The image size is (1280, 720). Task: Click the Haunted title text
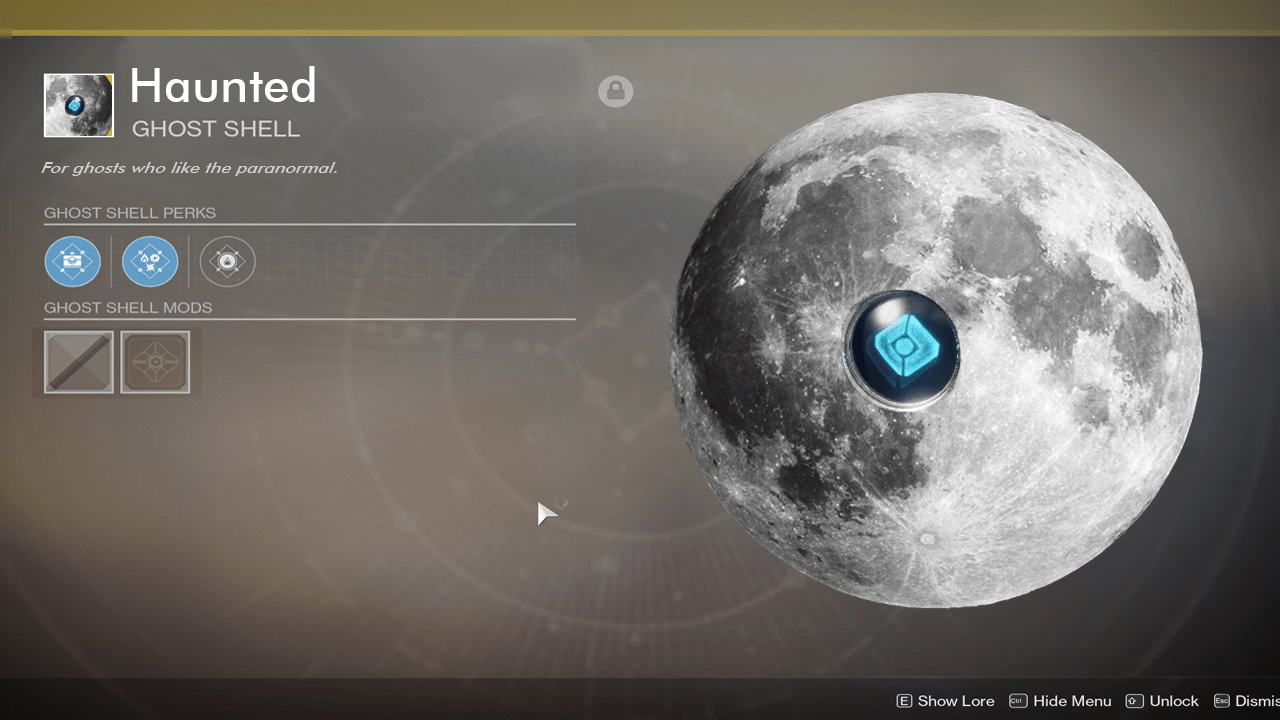(222, 87)
